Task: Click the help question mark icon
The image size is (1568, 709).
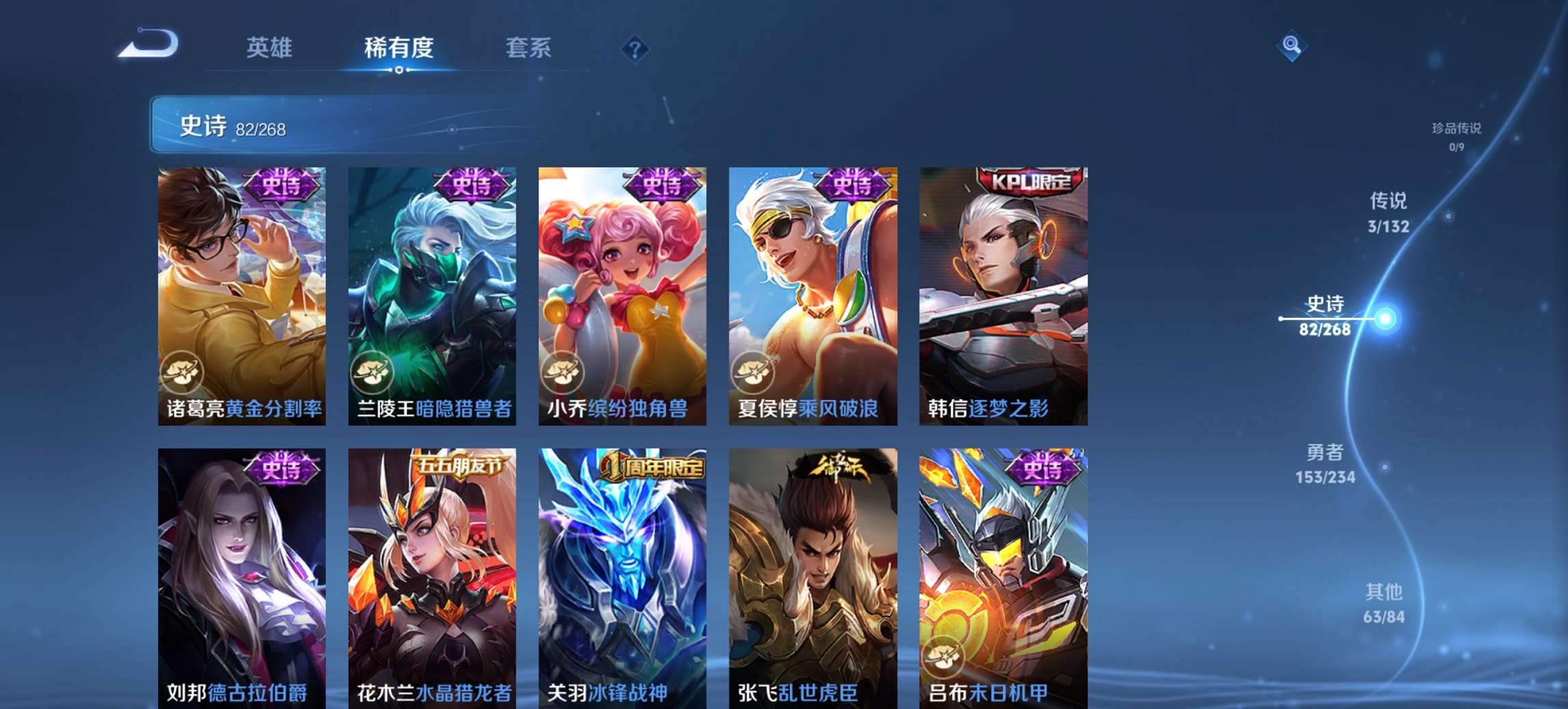Action: (635, 49)
